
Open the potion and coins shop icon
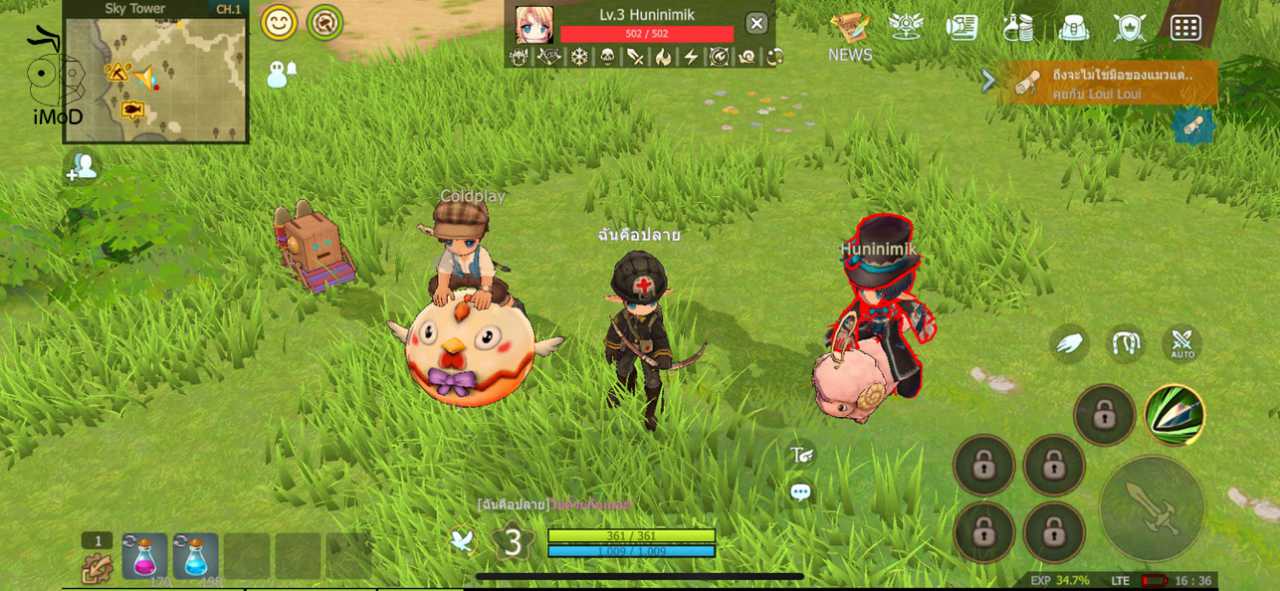1018,27
